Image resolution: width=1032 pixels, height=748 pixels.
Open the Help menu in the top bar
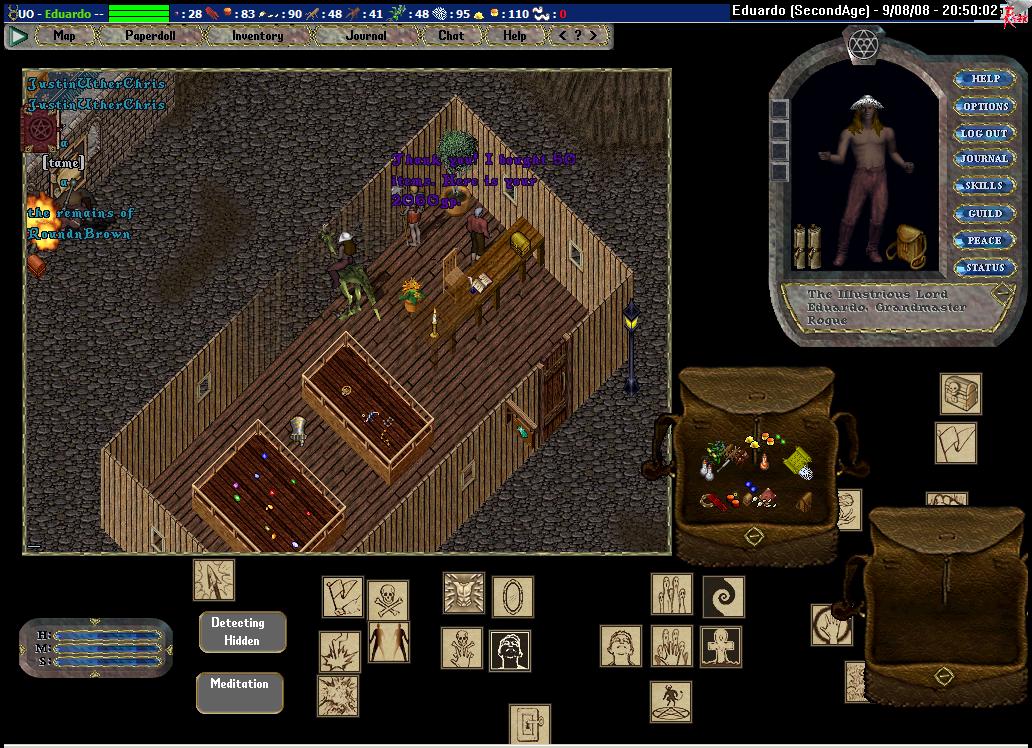tap(514, 36)
